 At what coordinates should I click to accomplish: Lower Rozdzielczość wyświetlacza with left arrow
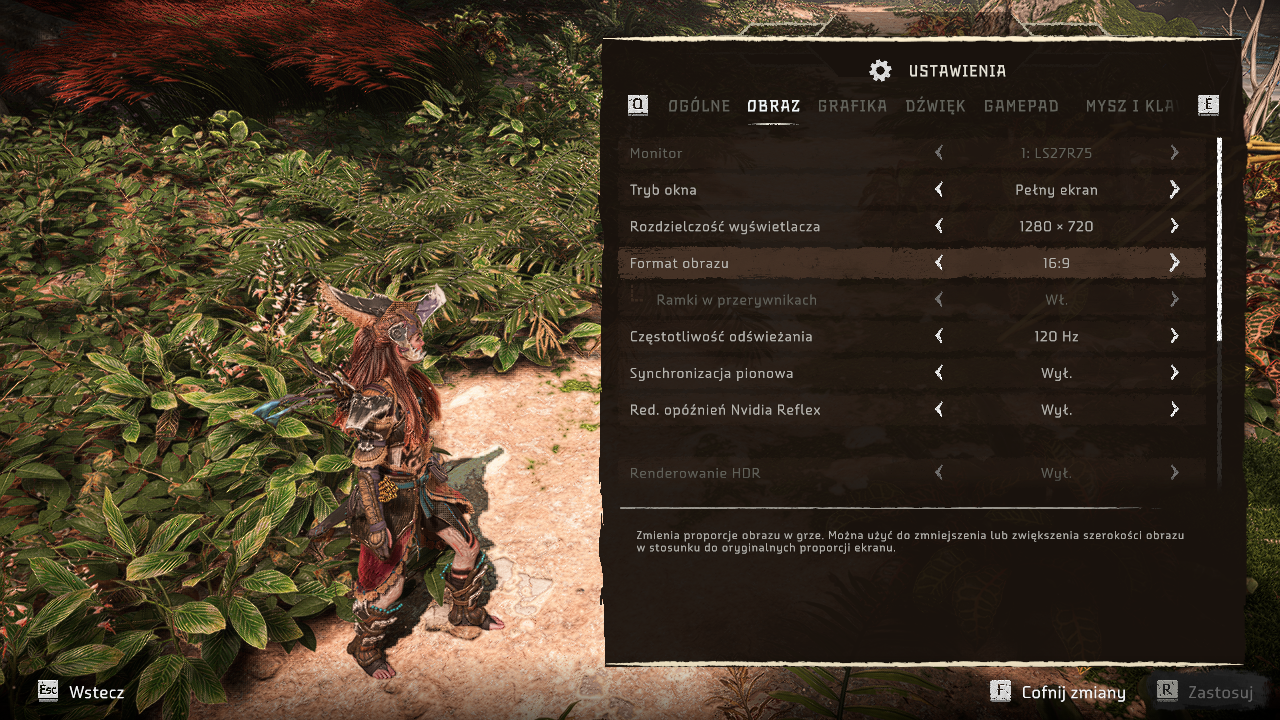[x=939, y=227]
